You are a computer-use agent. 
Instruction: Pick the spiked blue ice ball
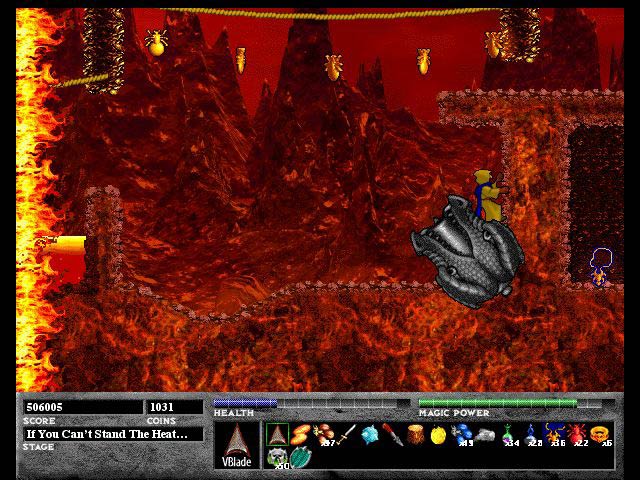point(369,434)
